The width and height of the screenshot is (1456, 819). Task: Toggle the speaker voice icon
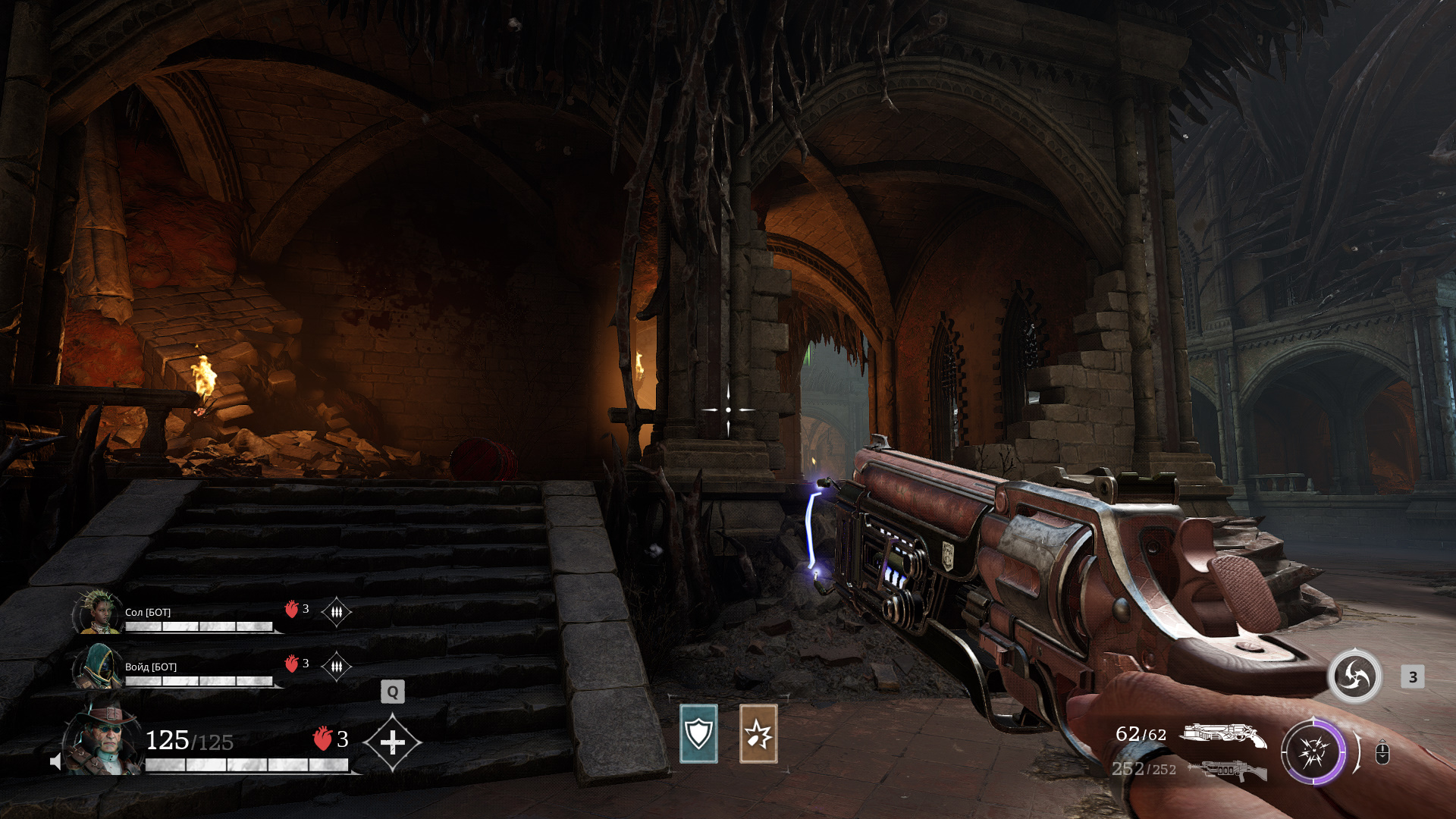55,761
